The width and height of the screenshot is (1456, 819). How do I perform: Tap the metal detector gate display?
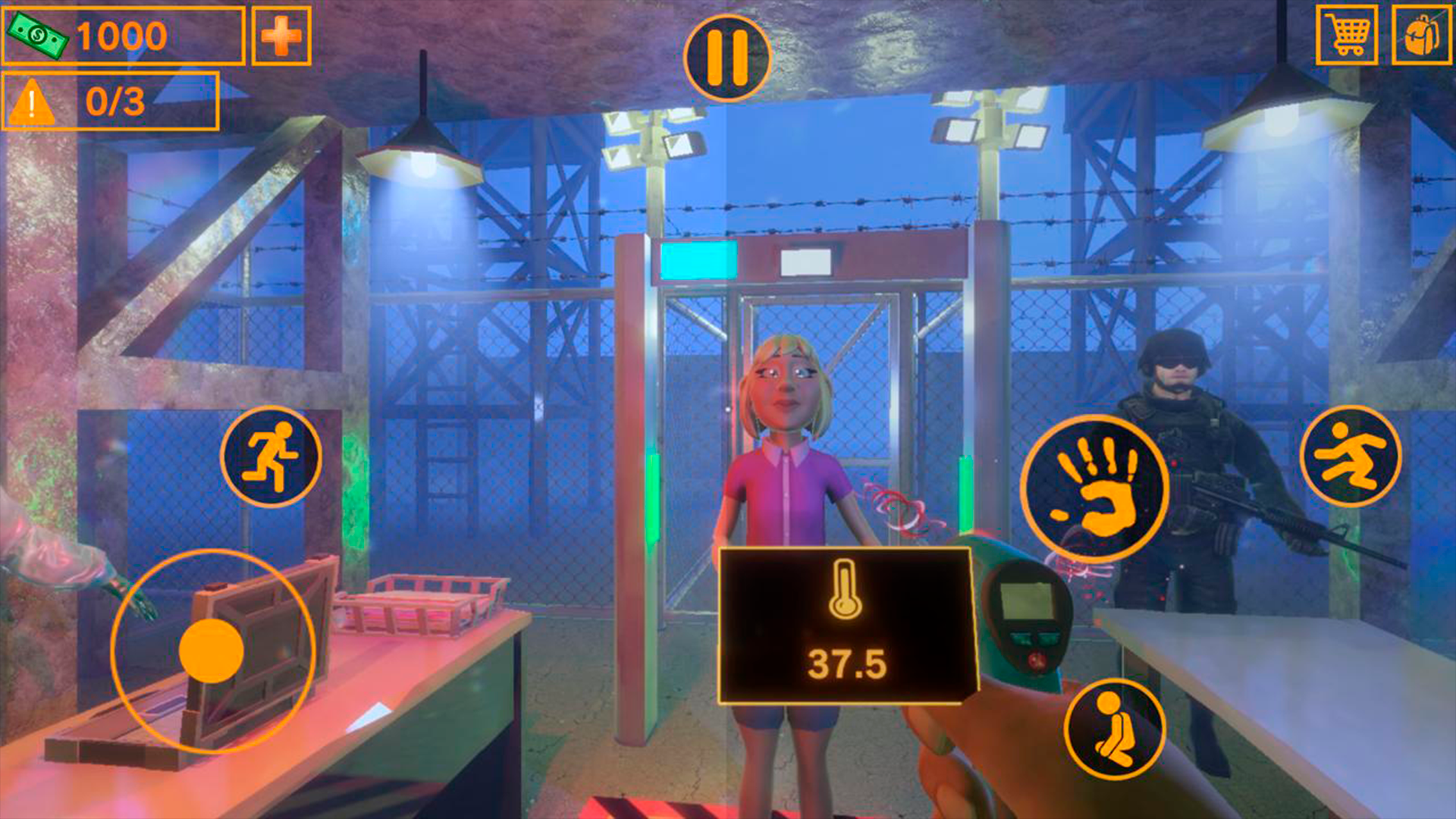tap(696, 261)
